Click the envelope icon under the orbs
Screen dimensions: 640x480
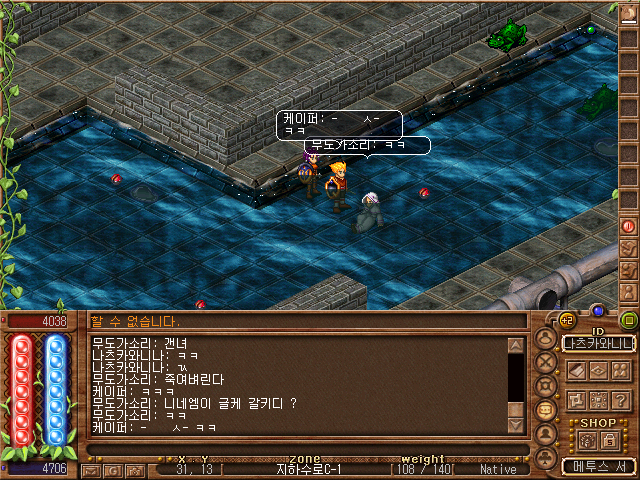(89, 470)
